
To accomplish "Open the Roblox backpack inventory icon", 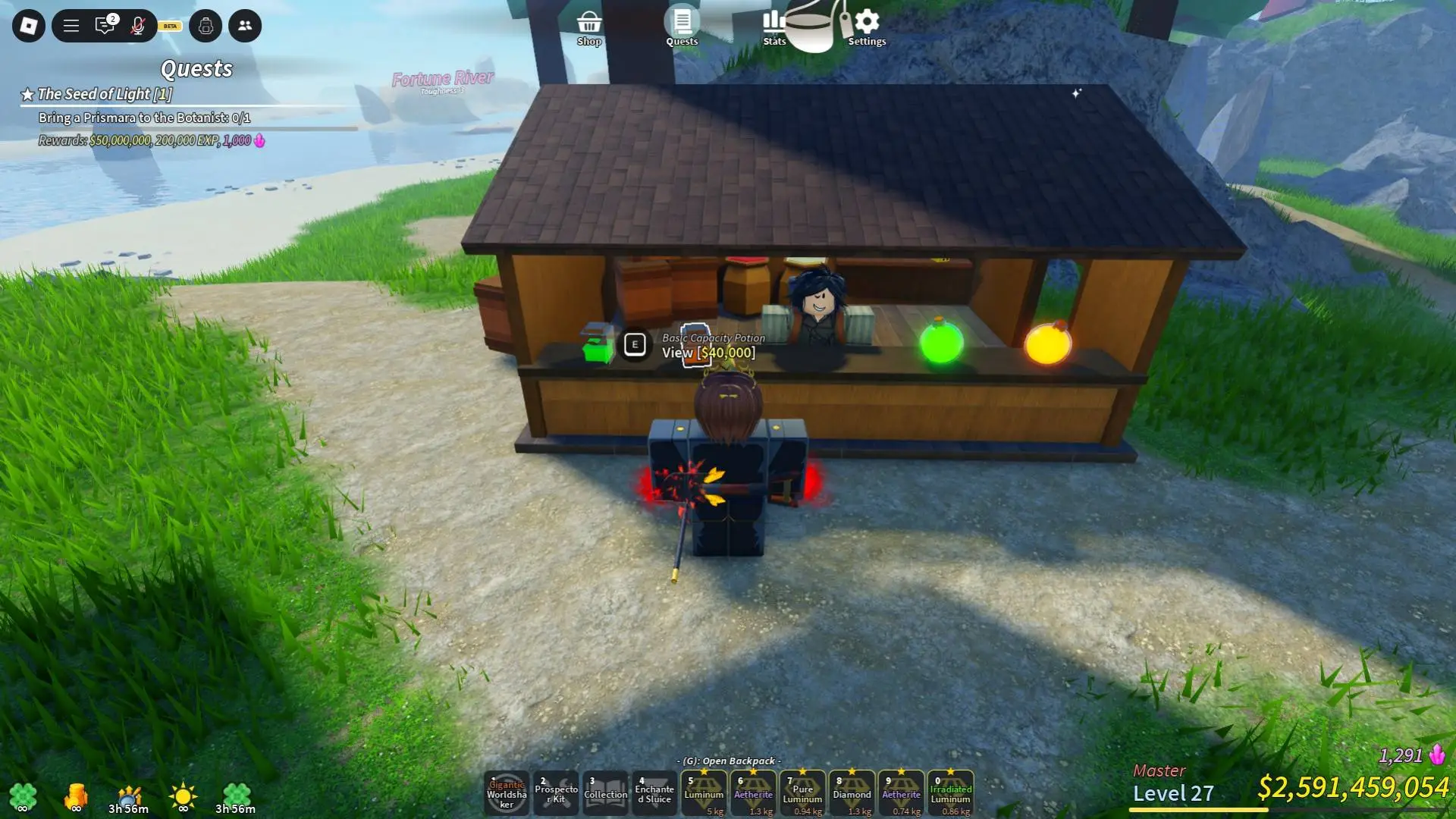I will pyautogui.click(x=205, y=26).
